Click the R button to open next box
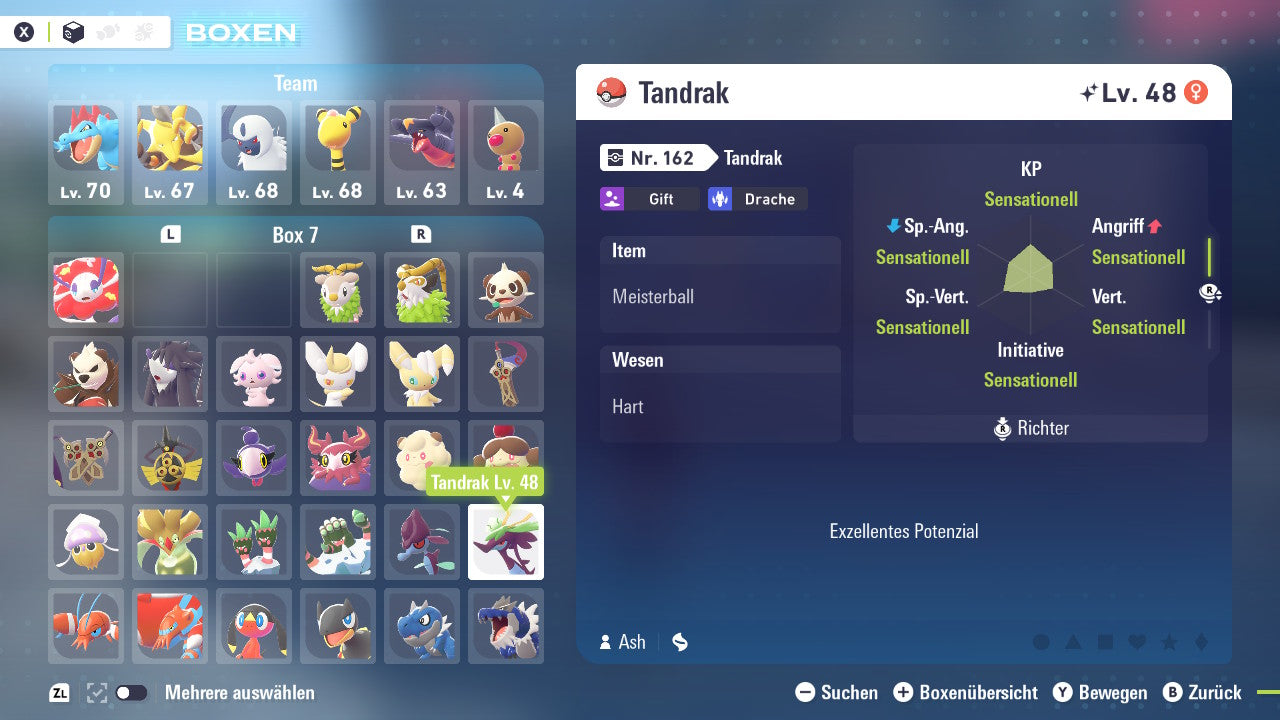The height and width of the screenshot is (720, 1280). tap(421, 232)
